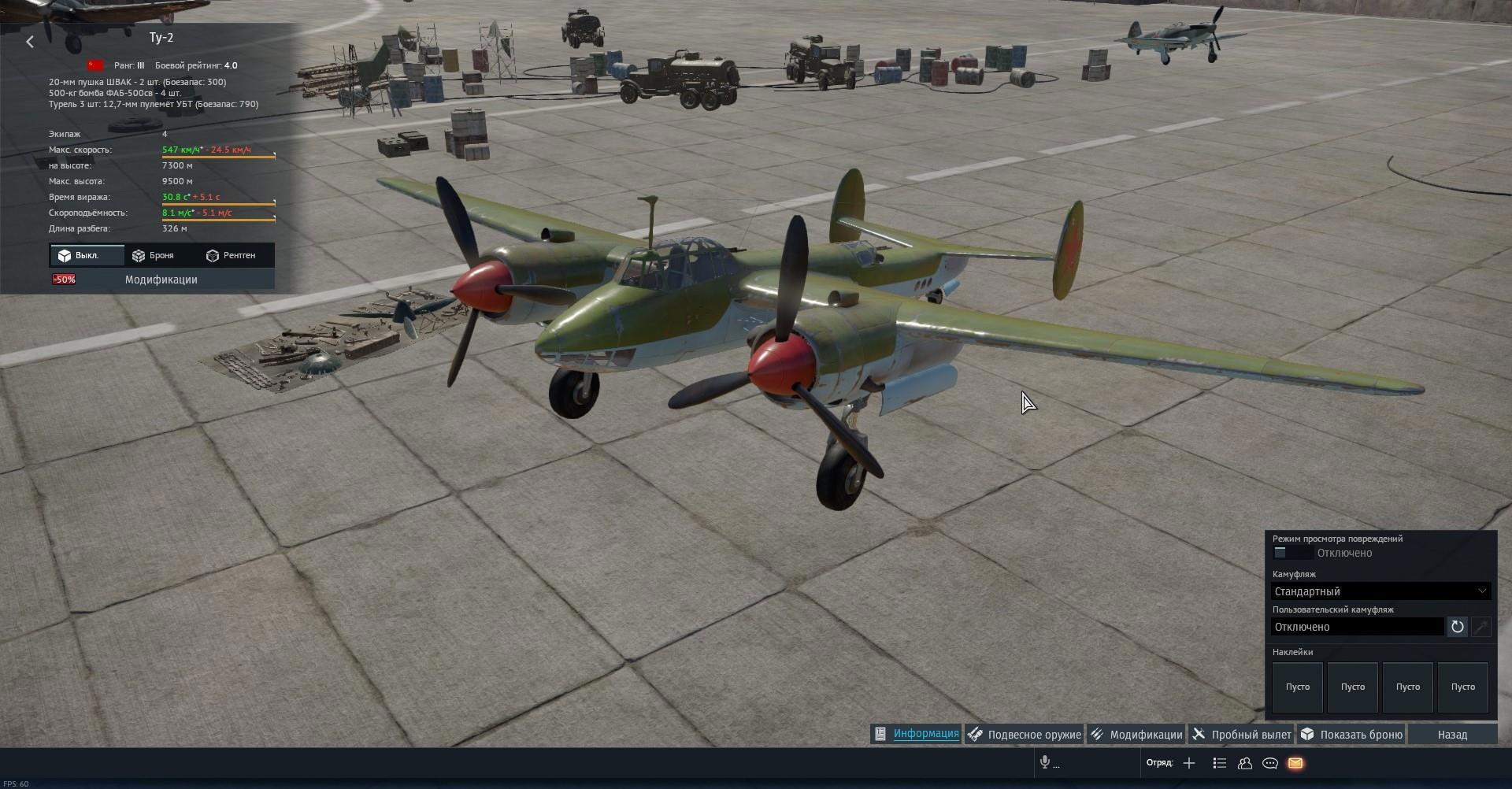This screenshot has width=1512, height=789.
Task: Start a Пробный вылет test flight
Action: (1242, 734)
